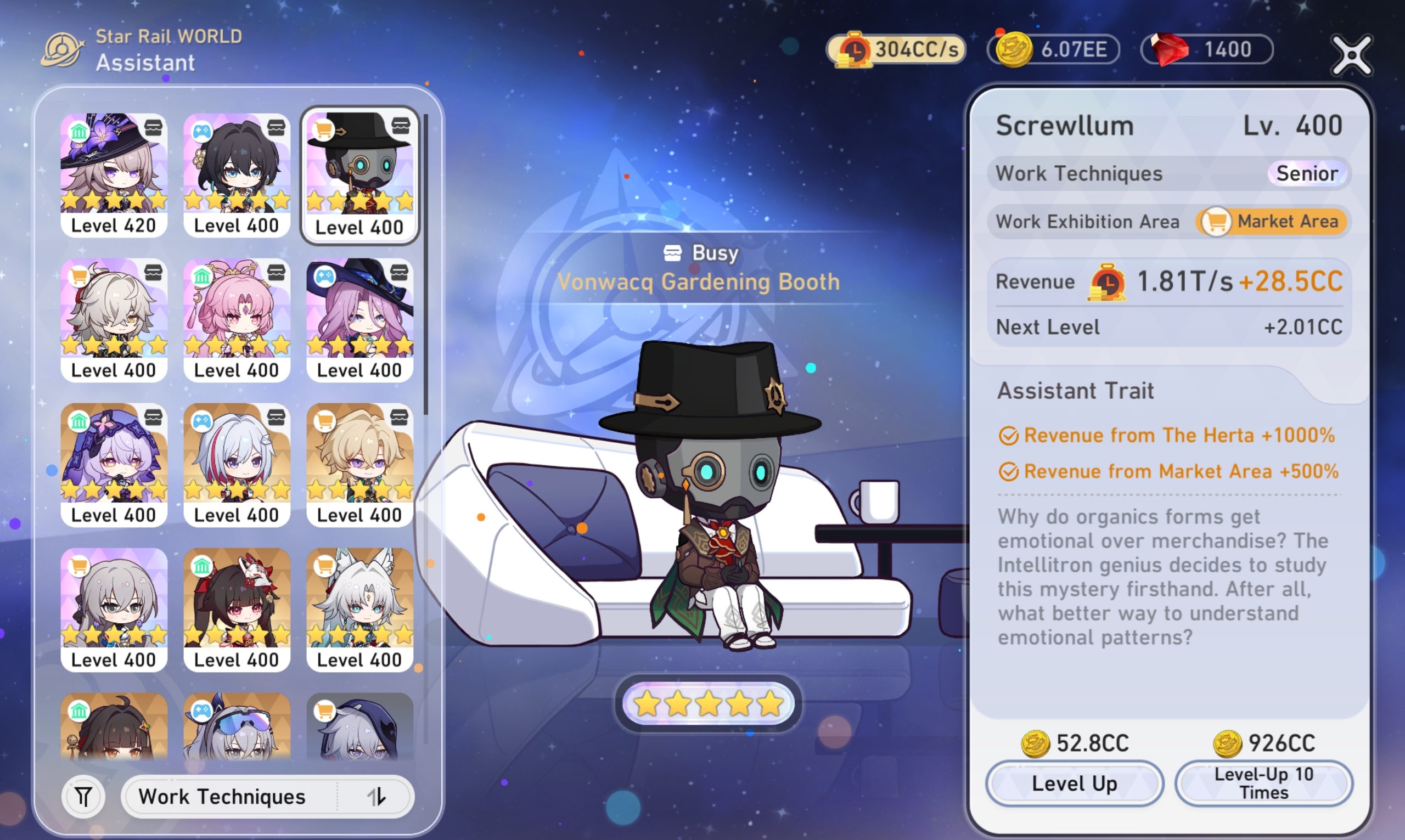
Task: Click the red gem counter showing 1400
Action: coord(1206,49)
